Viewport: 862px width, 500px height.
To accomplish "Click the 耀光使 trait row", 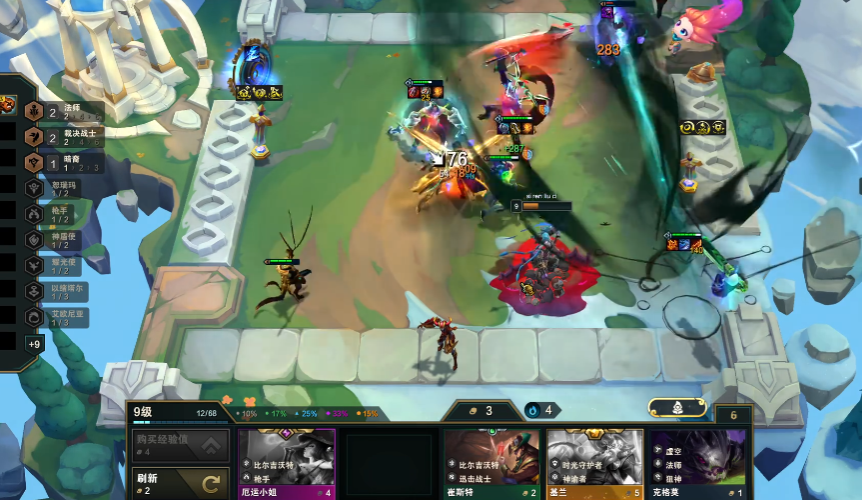I will click(x=60, y=267).
